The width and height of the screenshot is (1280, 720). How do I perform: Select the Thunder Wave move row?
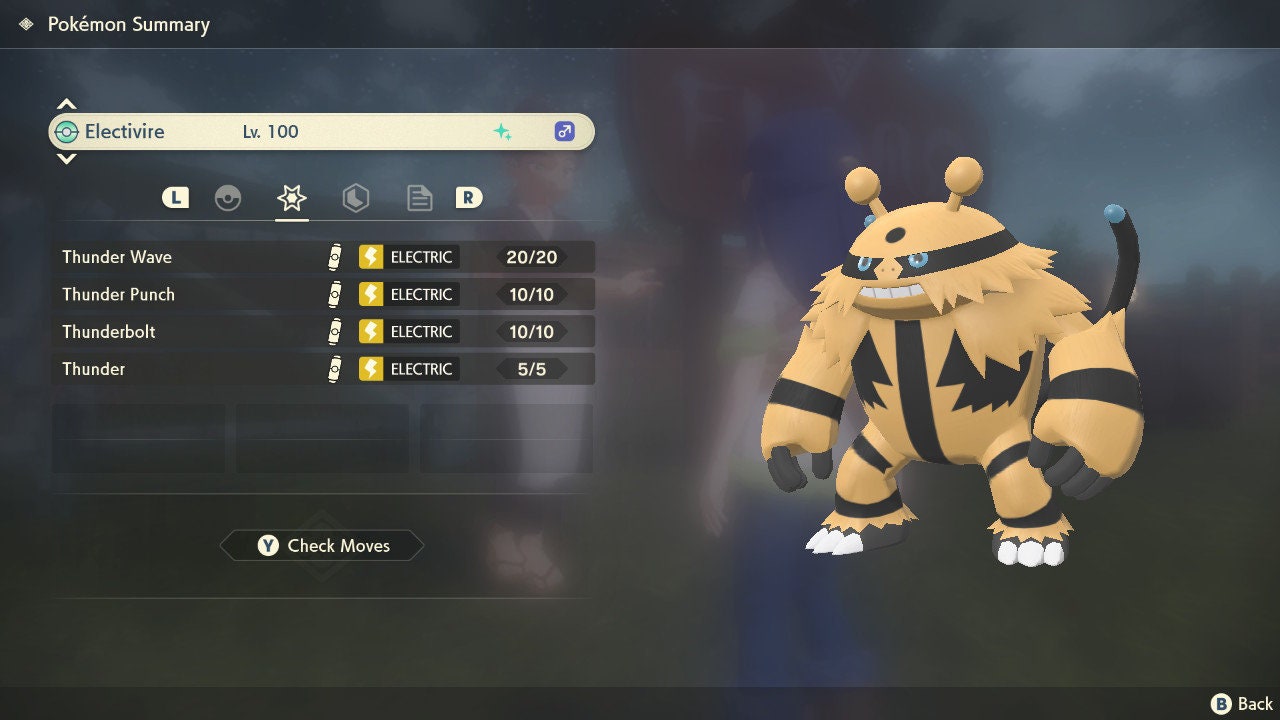coord(322,257)
